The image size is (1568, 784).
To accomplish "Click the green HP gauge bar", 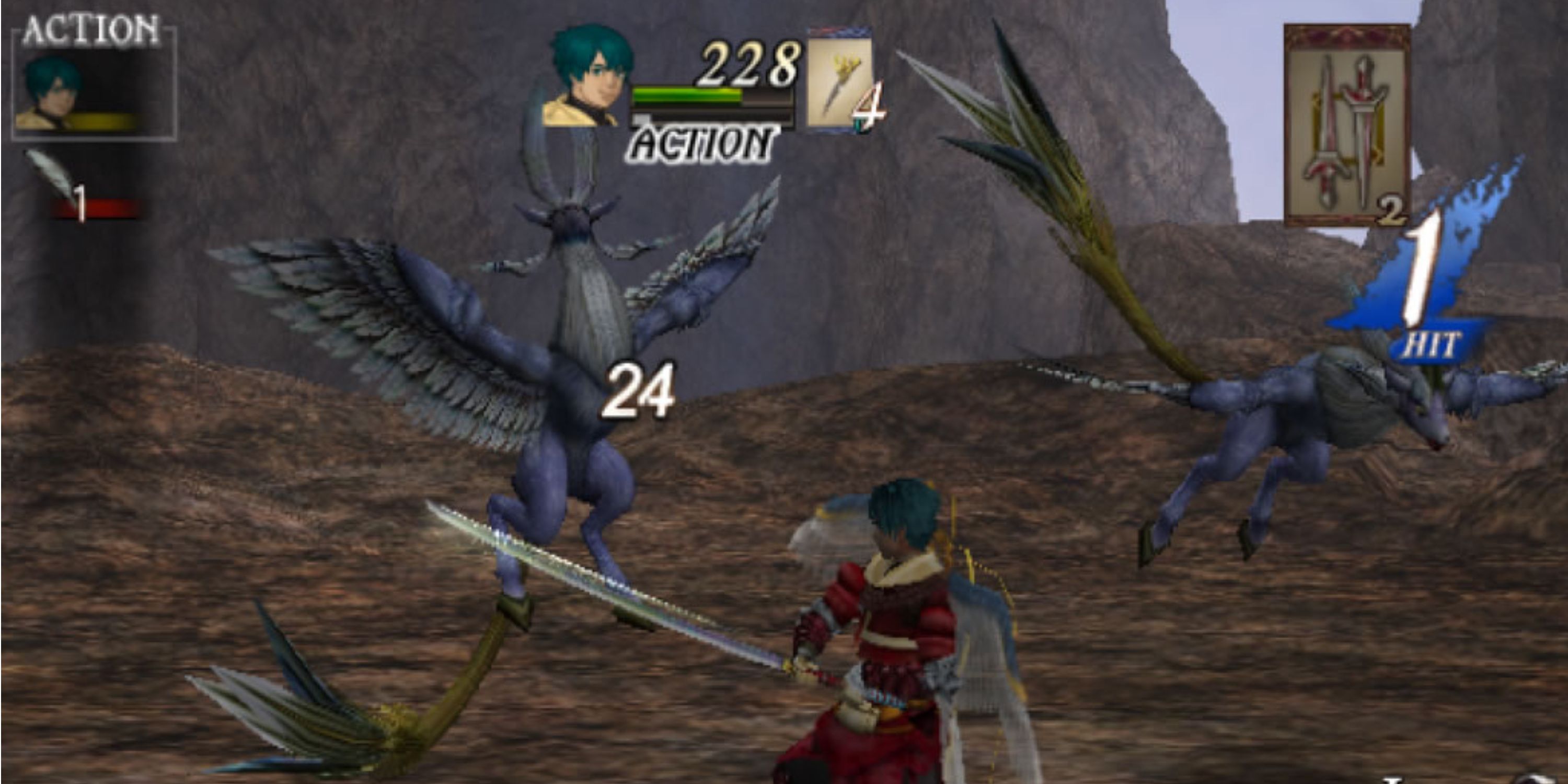I will (688, 96).
